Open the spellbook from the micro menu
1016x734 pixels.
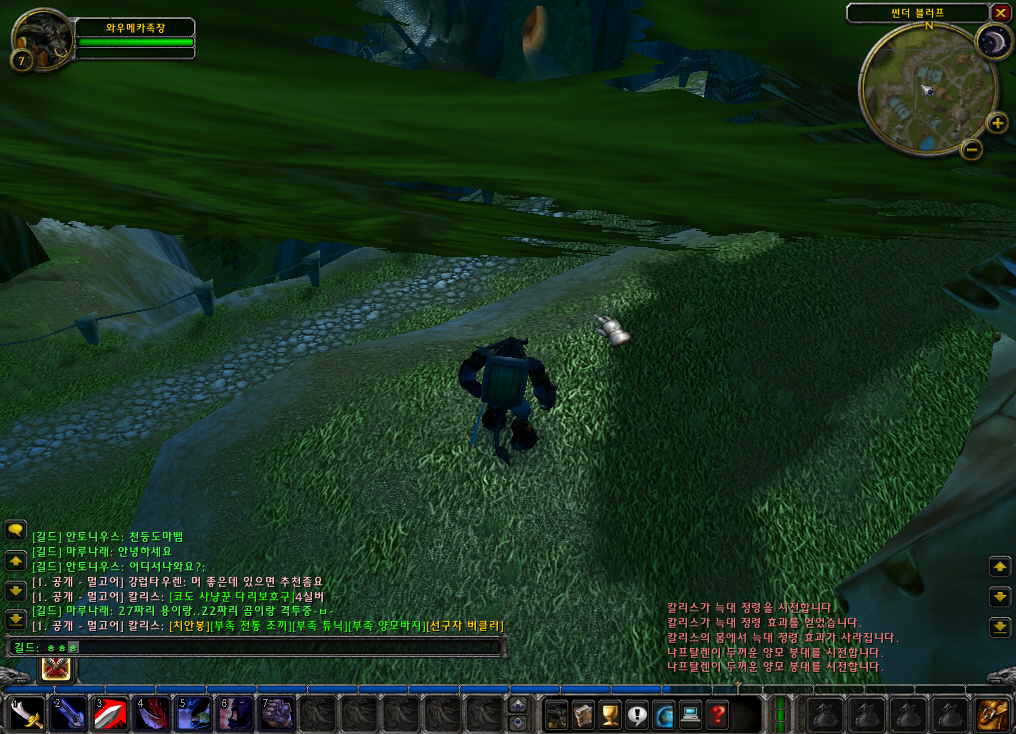[584, 715]
